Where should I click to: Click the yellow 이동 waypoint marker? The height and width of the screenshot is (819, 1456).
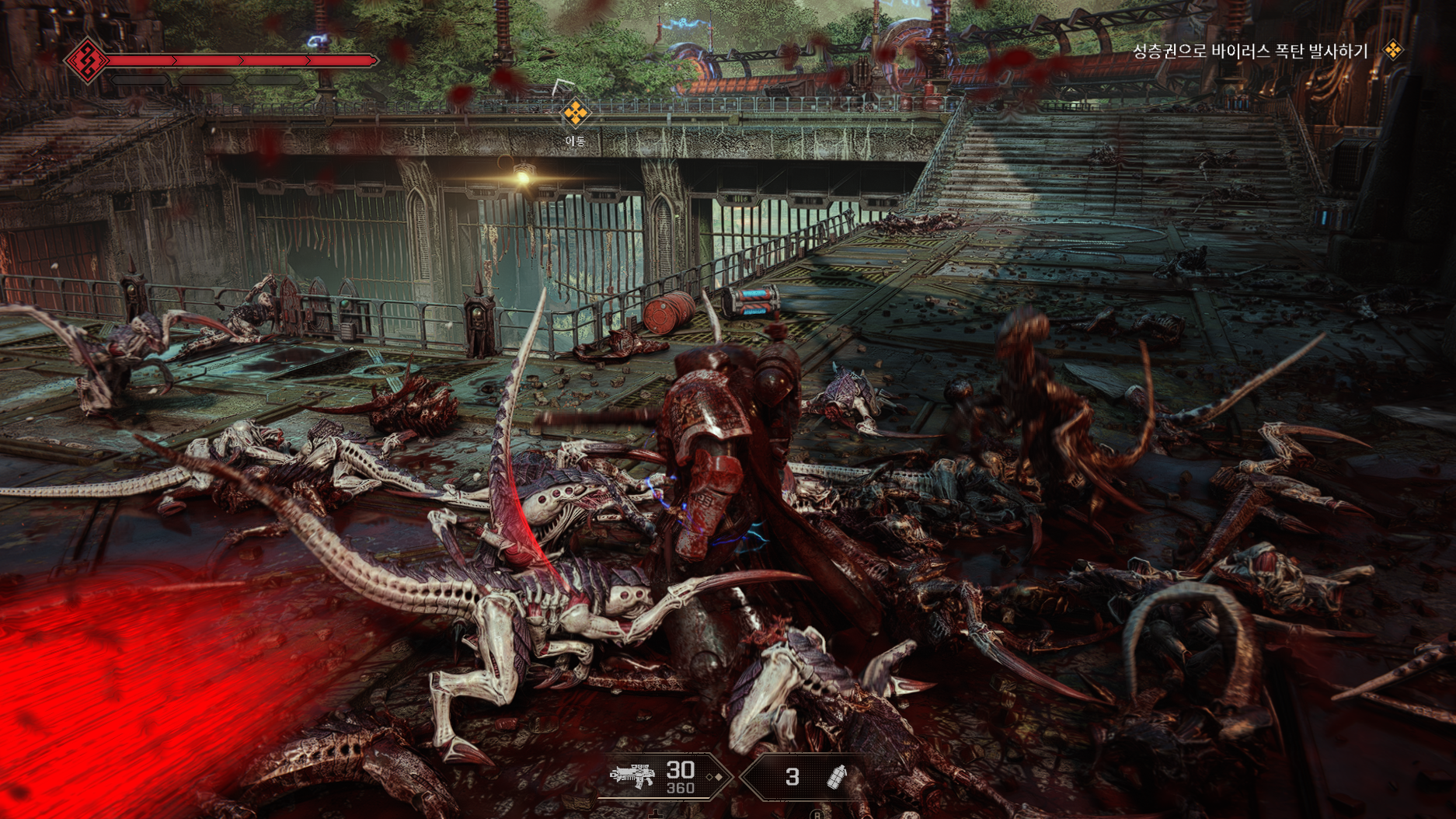click(575, 113)
